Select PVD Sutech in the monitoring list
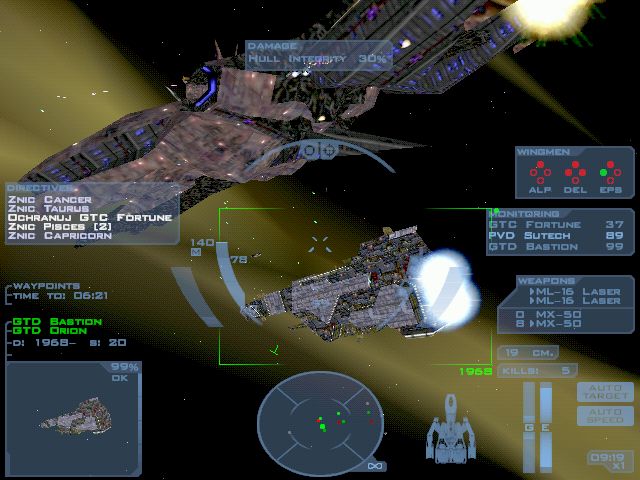Viewport: 640px width, 480px height. click(x=557, y=236)
